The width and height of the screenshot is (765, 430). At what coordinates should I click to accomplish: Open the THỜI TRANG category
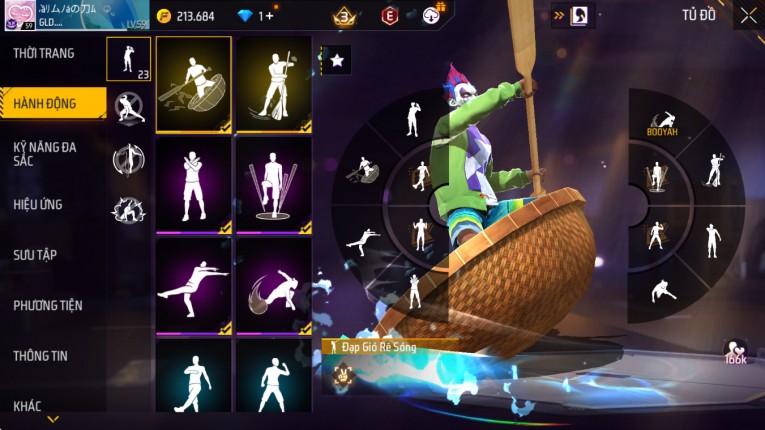pos(45,53)
